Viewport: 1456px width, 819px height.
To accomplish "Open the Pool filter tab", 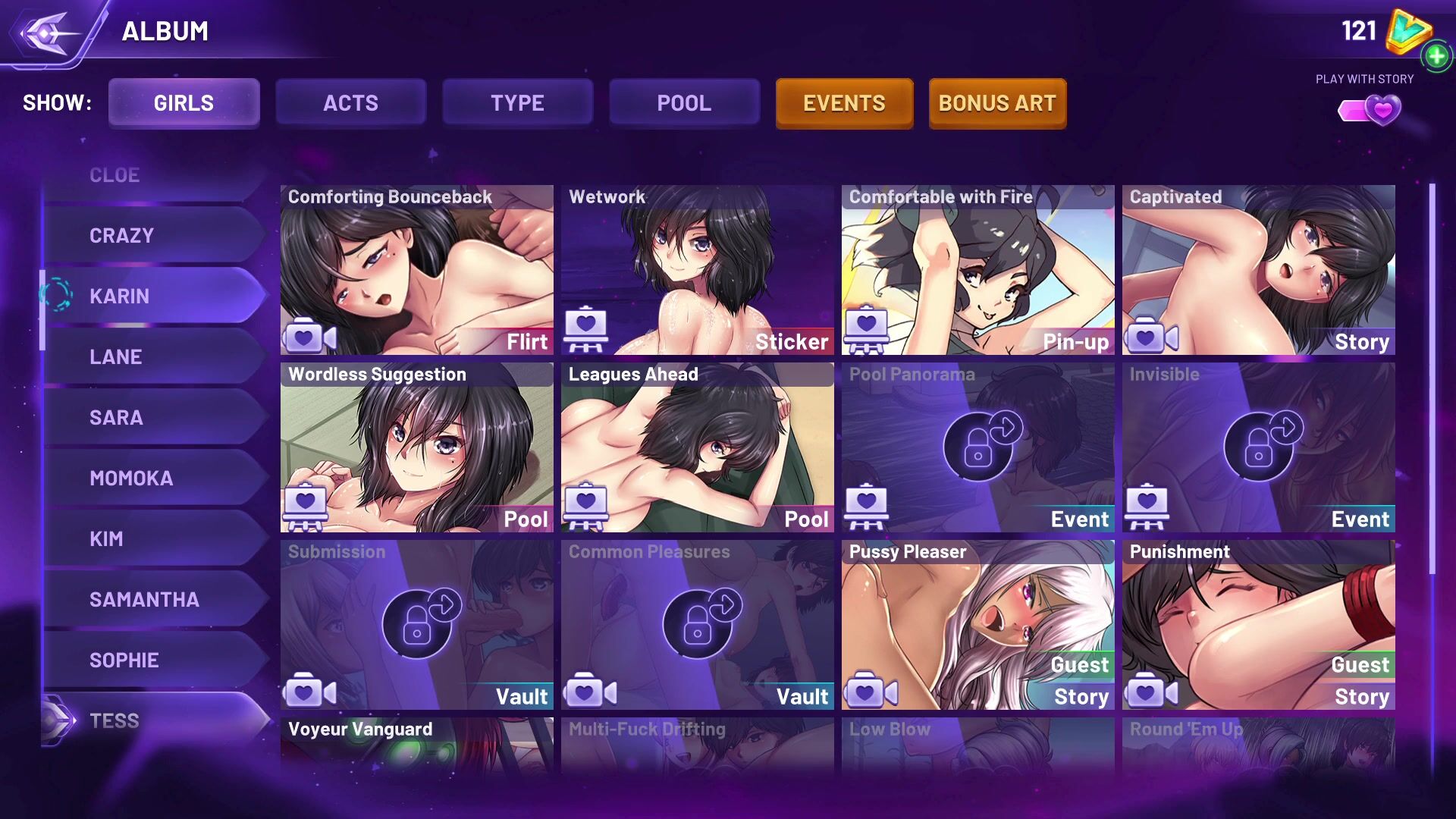I will click(684, 103).
